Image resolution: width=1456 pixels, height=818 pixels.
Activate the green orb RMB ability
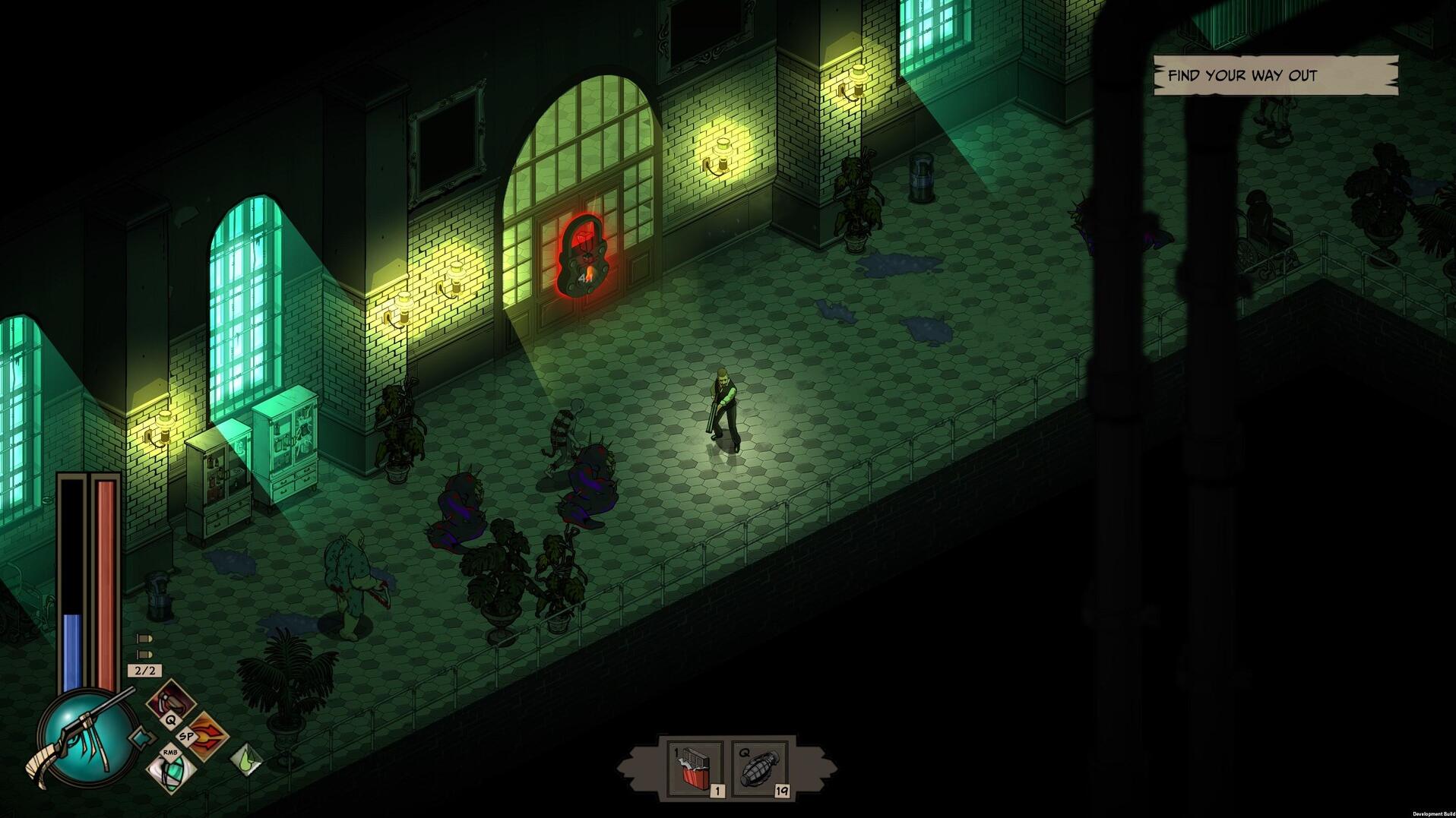click(172, 770)
